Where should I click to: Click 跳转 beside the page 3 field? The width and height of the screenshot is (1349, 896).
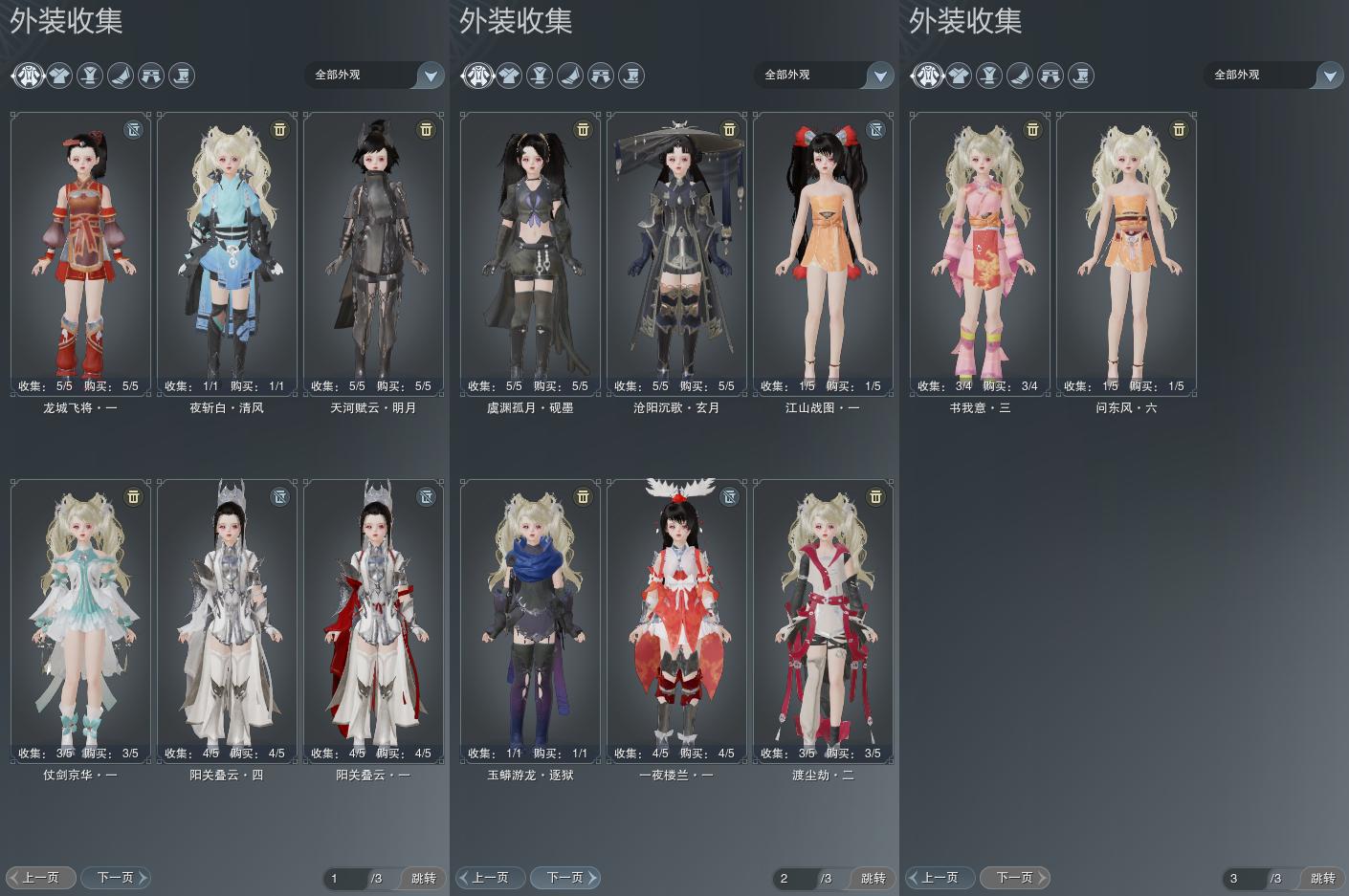(1322, 878)
